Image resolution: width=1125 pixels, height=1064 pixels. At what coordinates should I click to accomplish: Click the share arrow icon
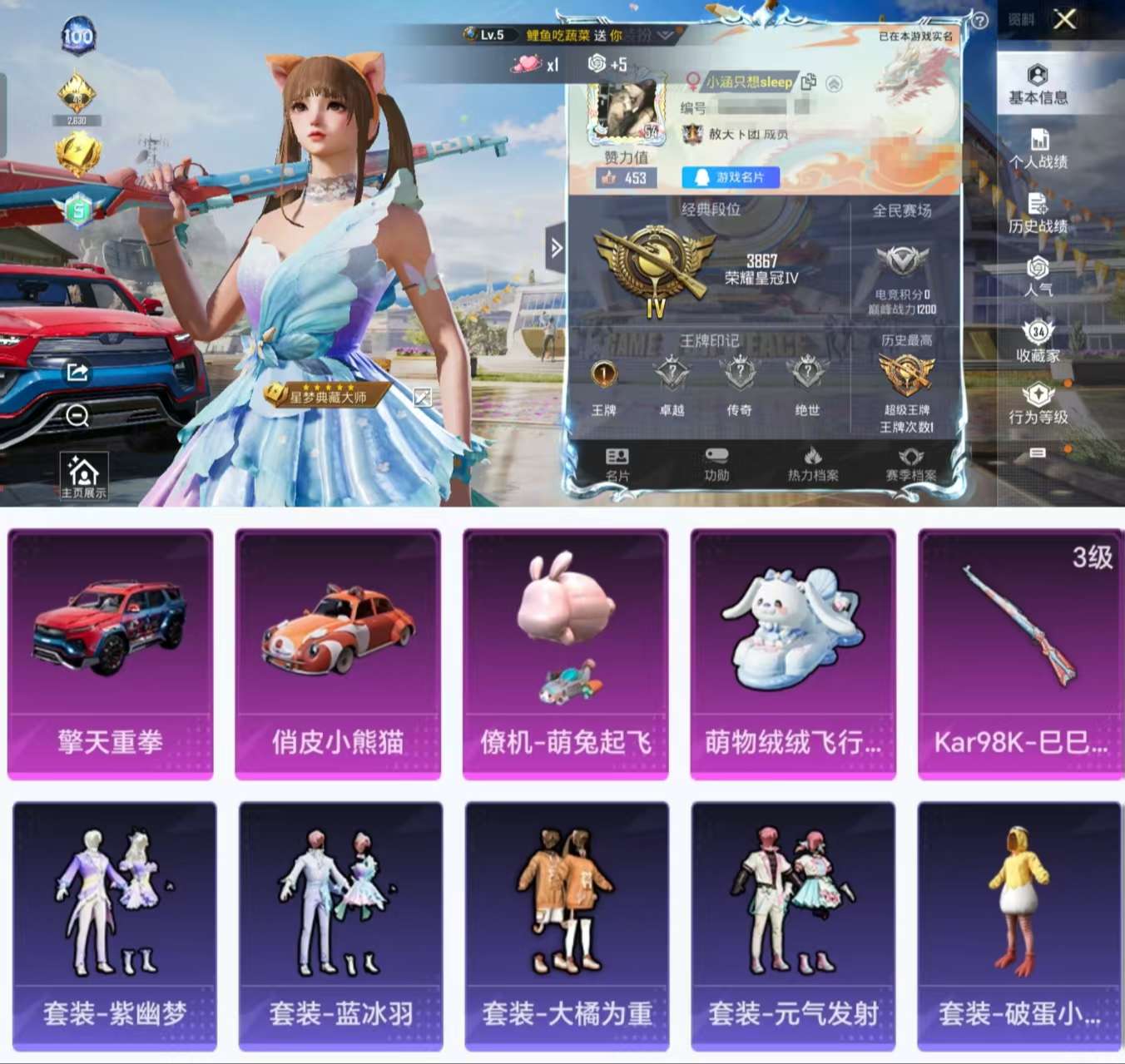click(77, 372)
